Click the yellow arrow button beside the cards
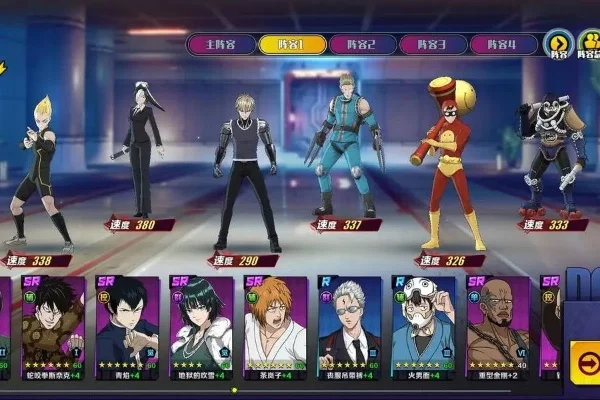 585,358
